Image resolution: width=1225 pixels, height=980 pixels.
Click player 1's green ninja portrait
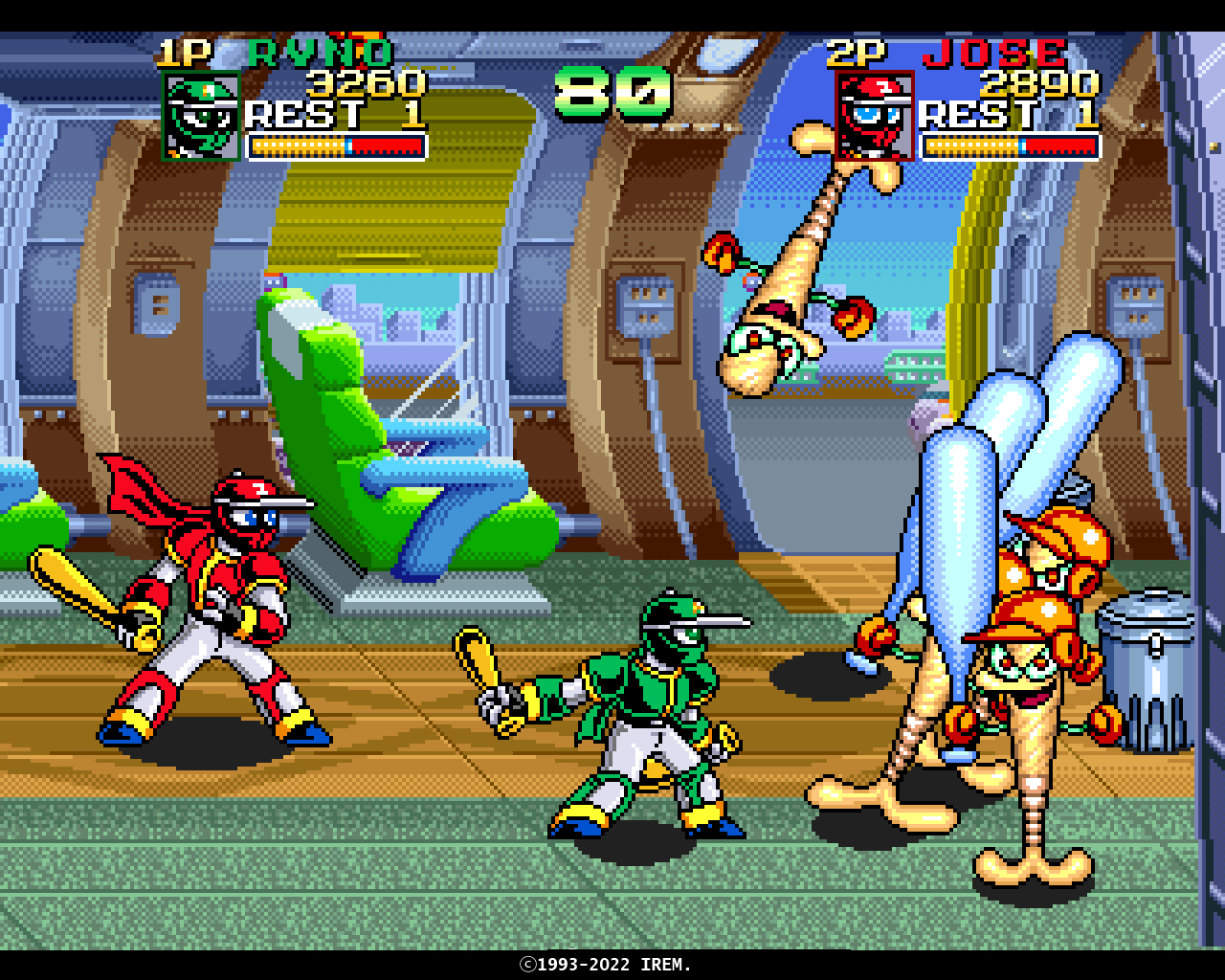click(x=201, y=116)
